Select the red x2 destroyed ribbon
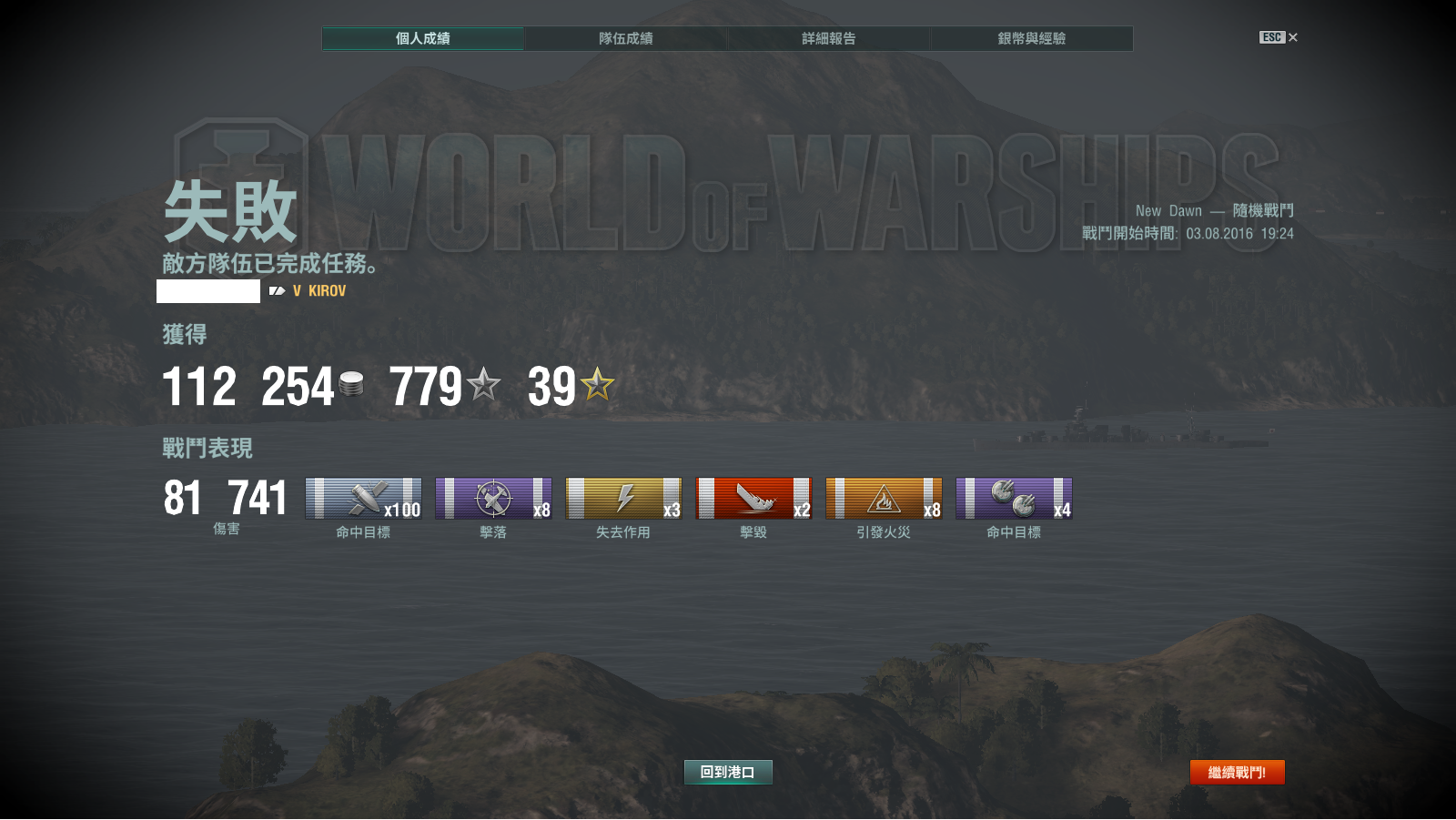1456x820 pixels. tap(753, 499)
